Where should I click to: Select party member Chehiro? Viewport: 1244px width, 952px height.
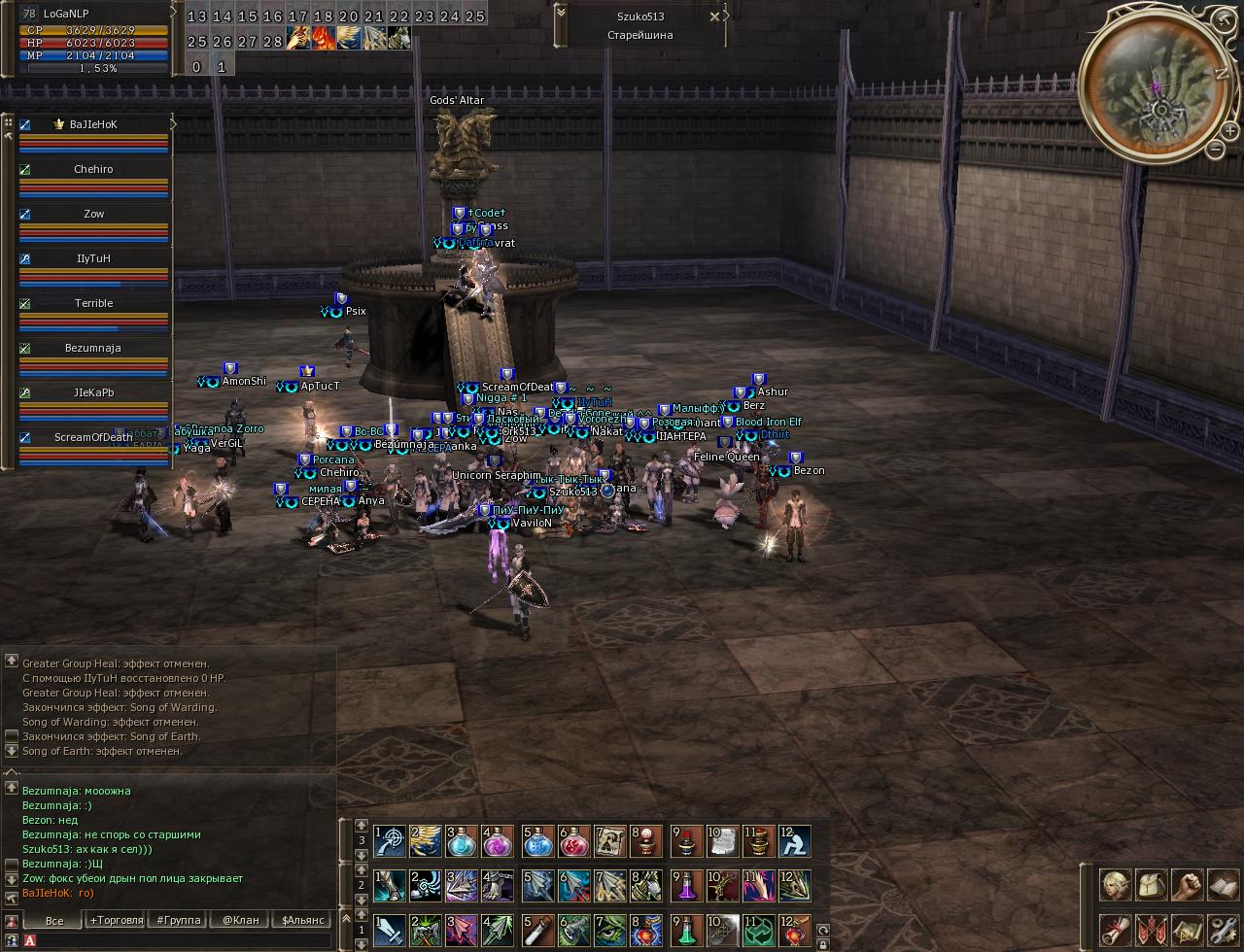[94, 170]
